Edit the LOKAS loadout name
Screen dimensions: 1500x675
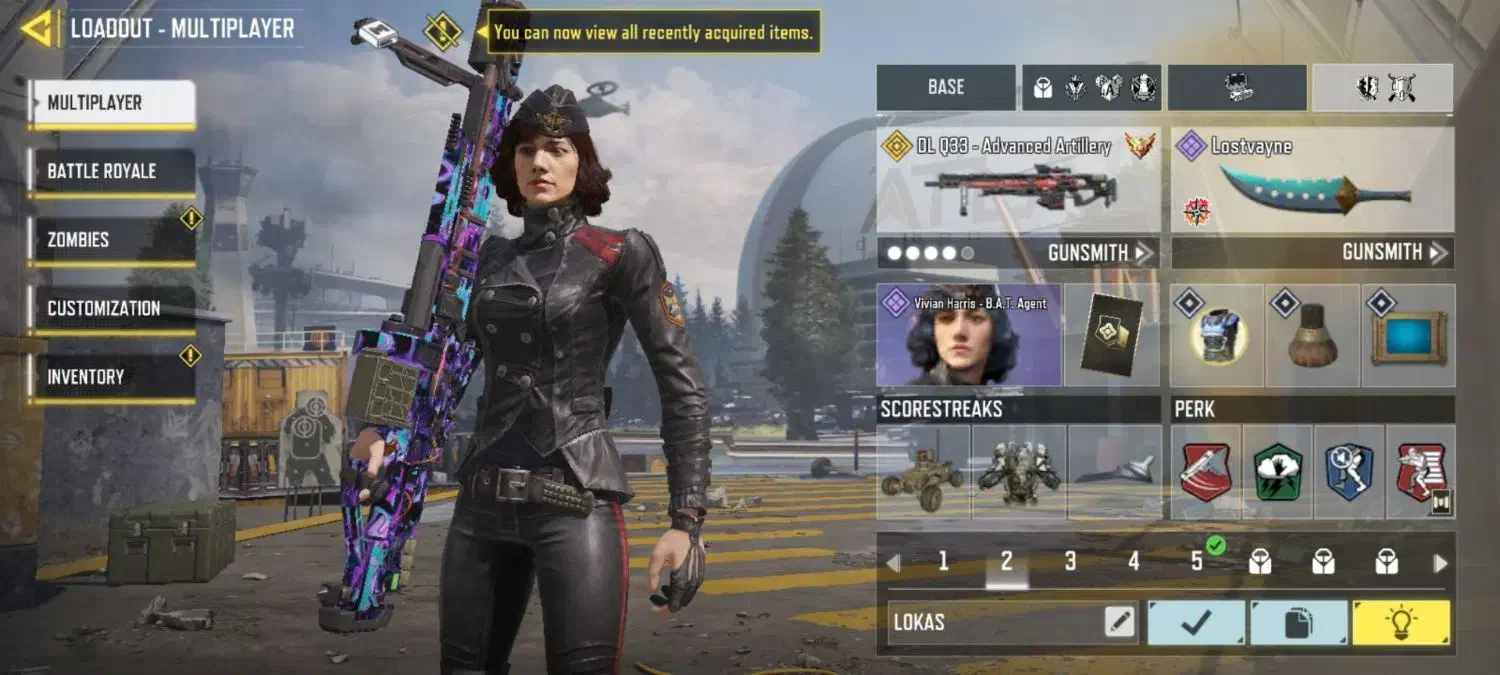(1120, 622)
